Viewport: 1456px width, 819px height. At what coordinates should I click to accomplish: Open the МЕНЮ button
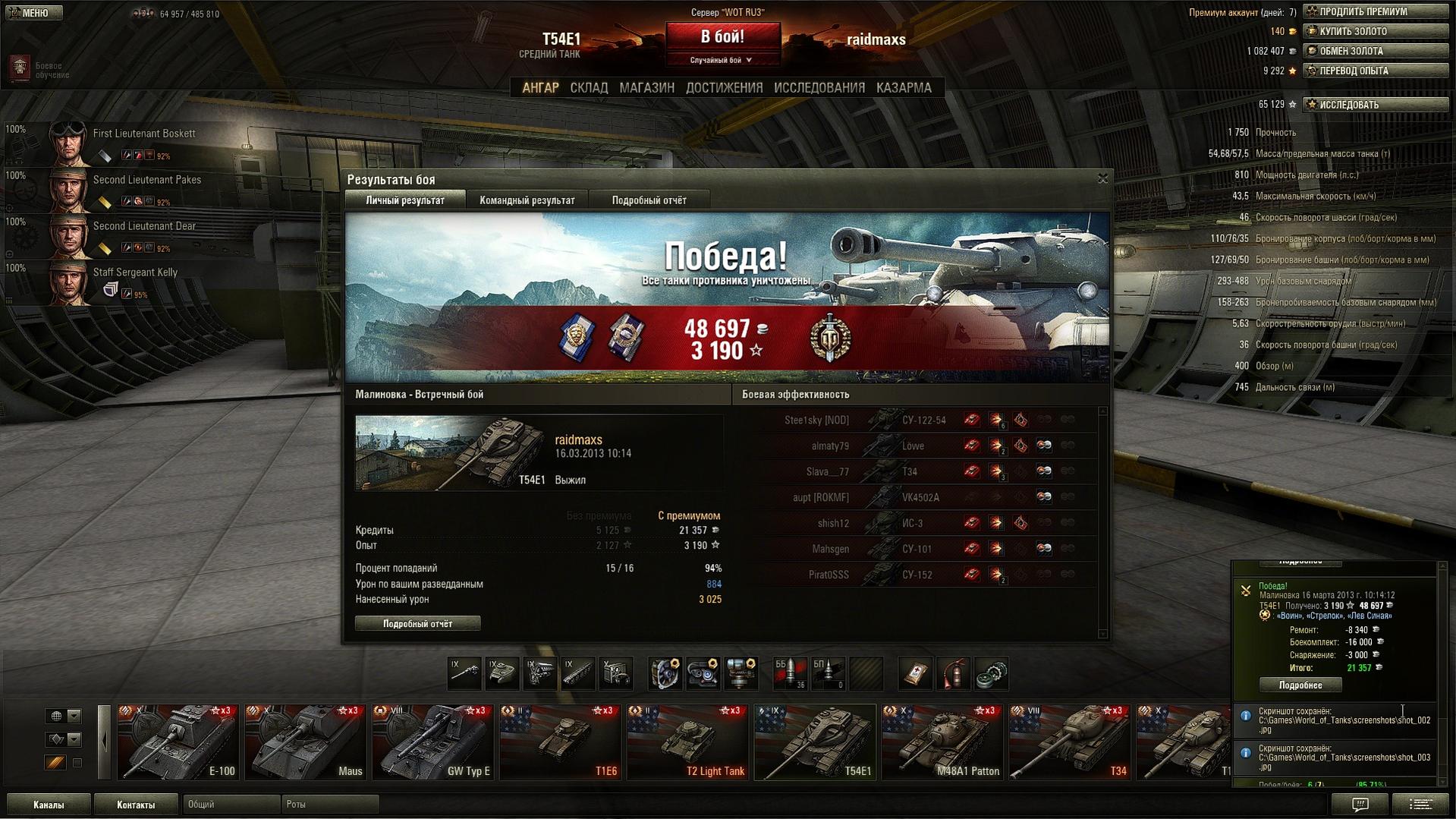(34, 13)
